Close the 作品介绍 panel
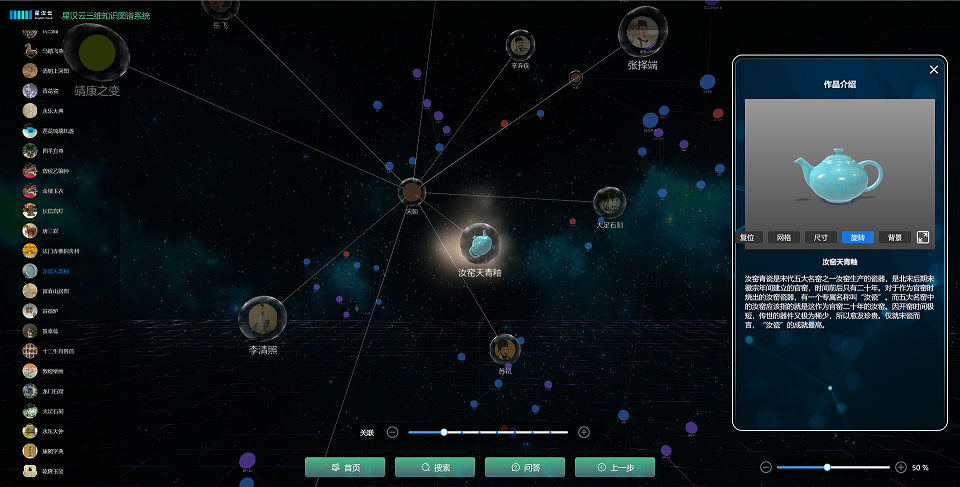The width and height of the screenshot is (960, 487). (934, 70)
